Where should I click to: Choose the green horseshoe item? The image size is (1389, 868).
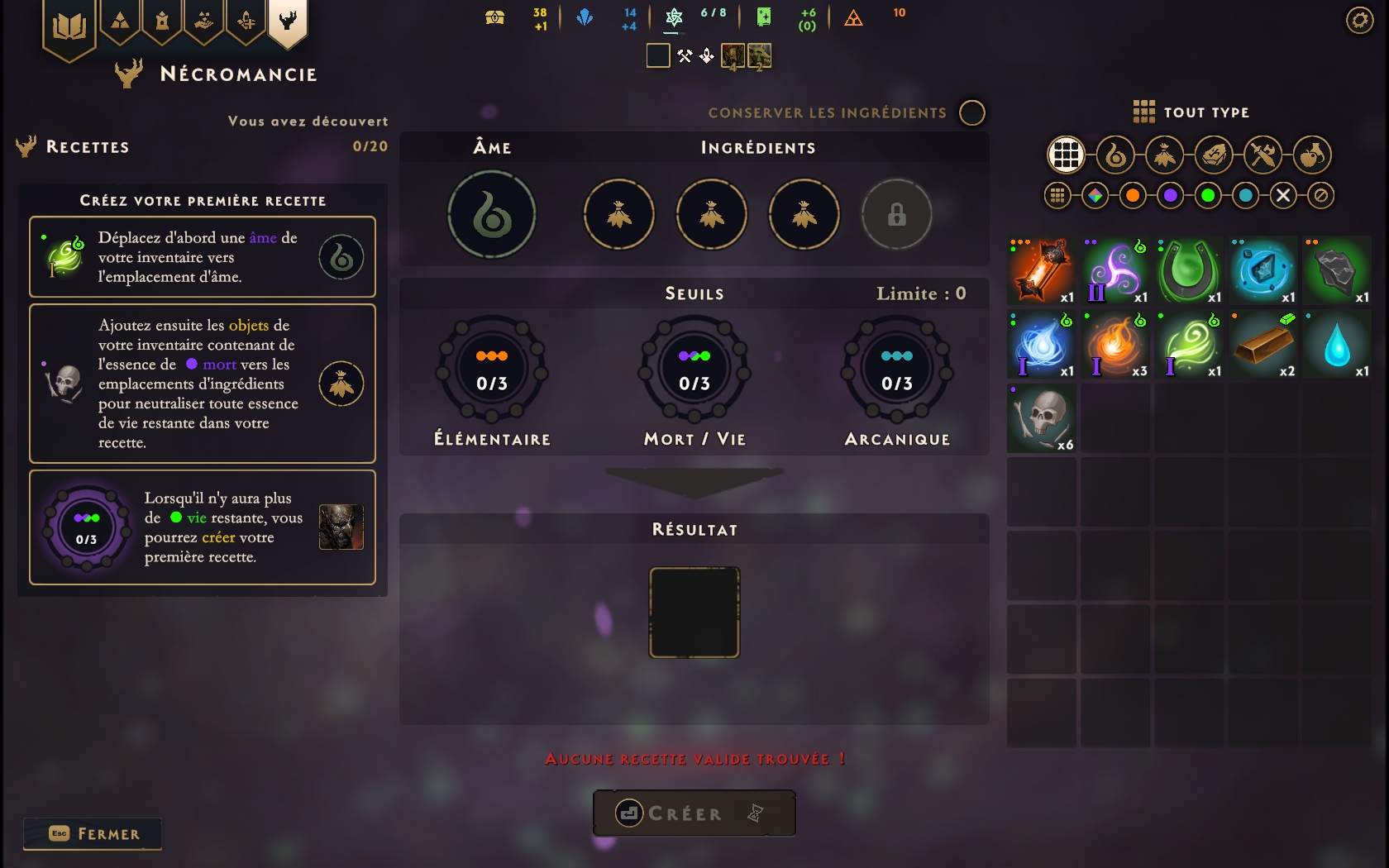tap(1189, 271)
